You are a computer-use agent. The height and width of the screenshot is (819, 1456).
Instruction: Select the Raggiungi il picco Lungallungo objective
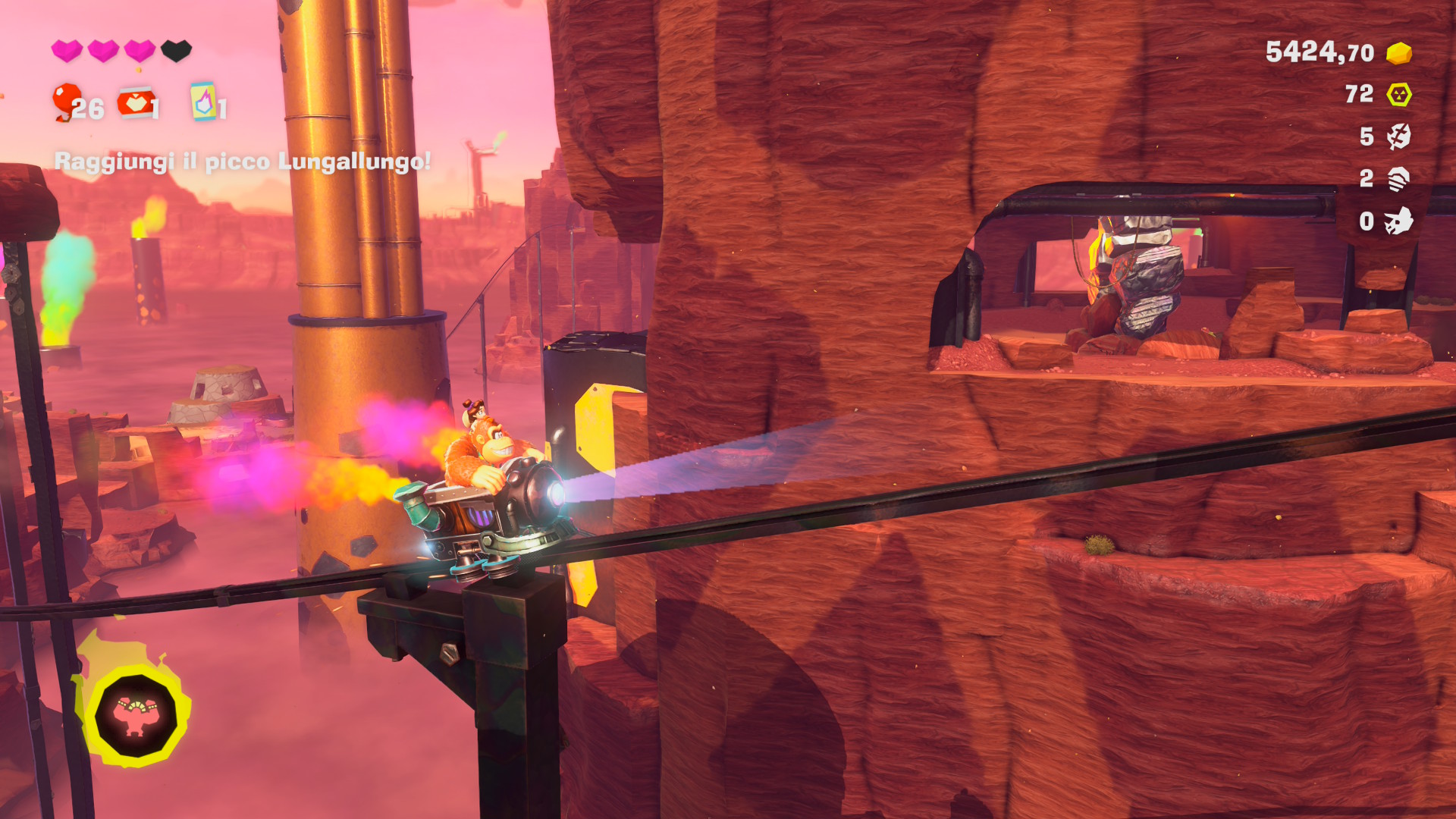pyautogui.click(x=243, y=162)
